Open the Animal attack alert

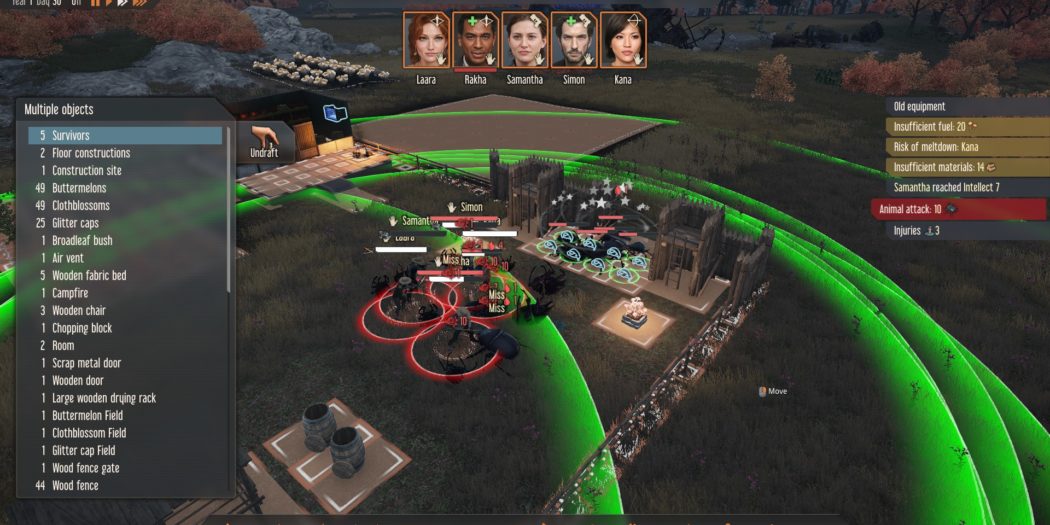click(960, 209)
